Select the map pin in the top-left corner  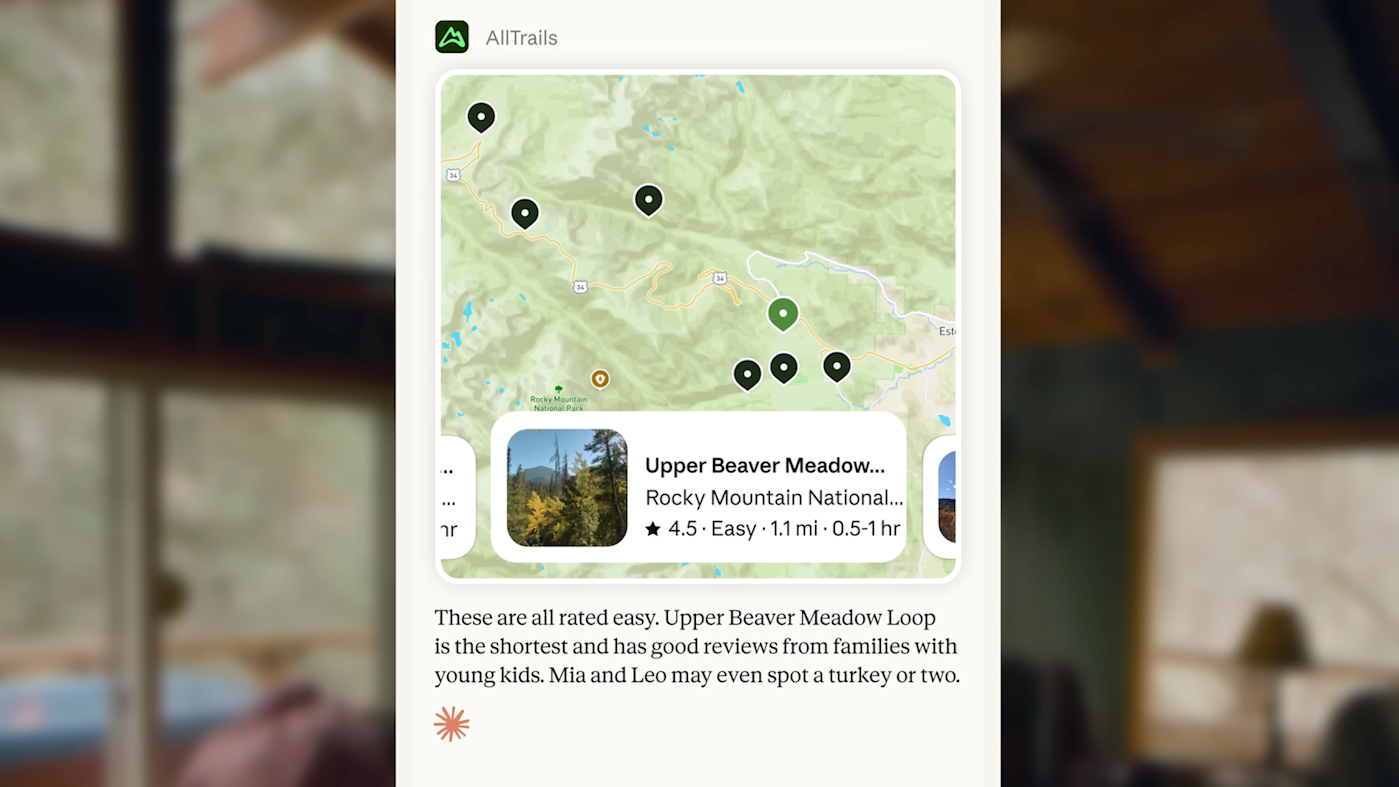(481, 116)
